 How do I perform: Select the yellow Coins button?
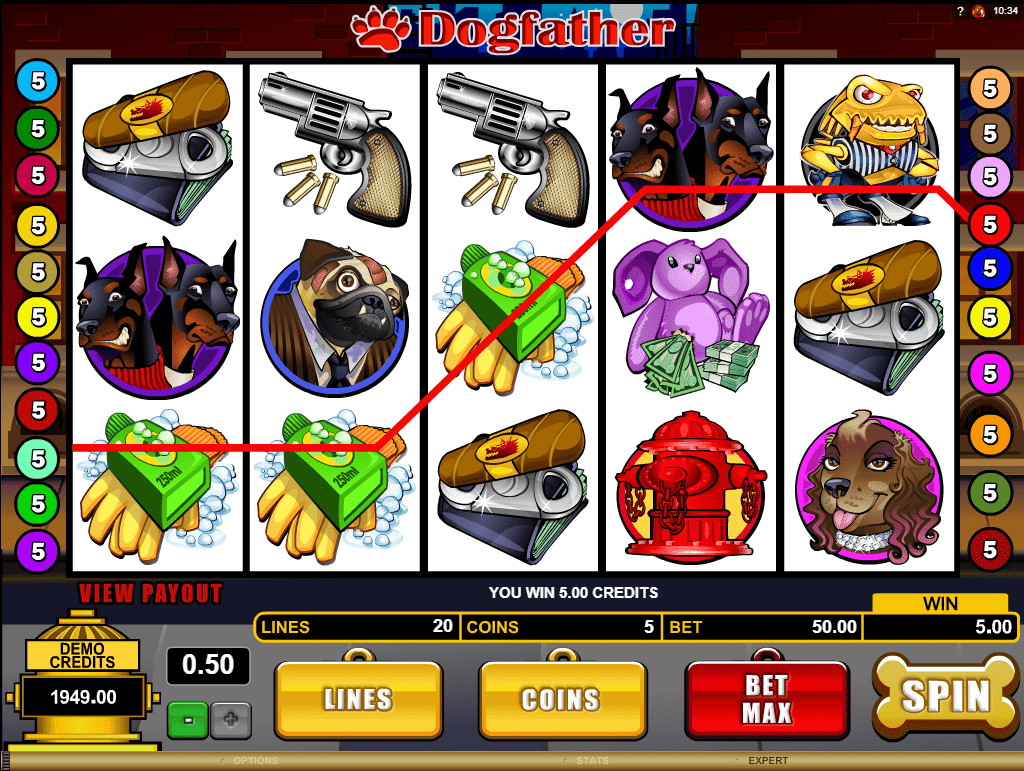[560, 698]
